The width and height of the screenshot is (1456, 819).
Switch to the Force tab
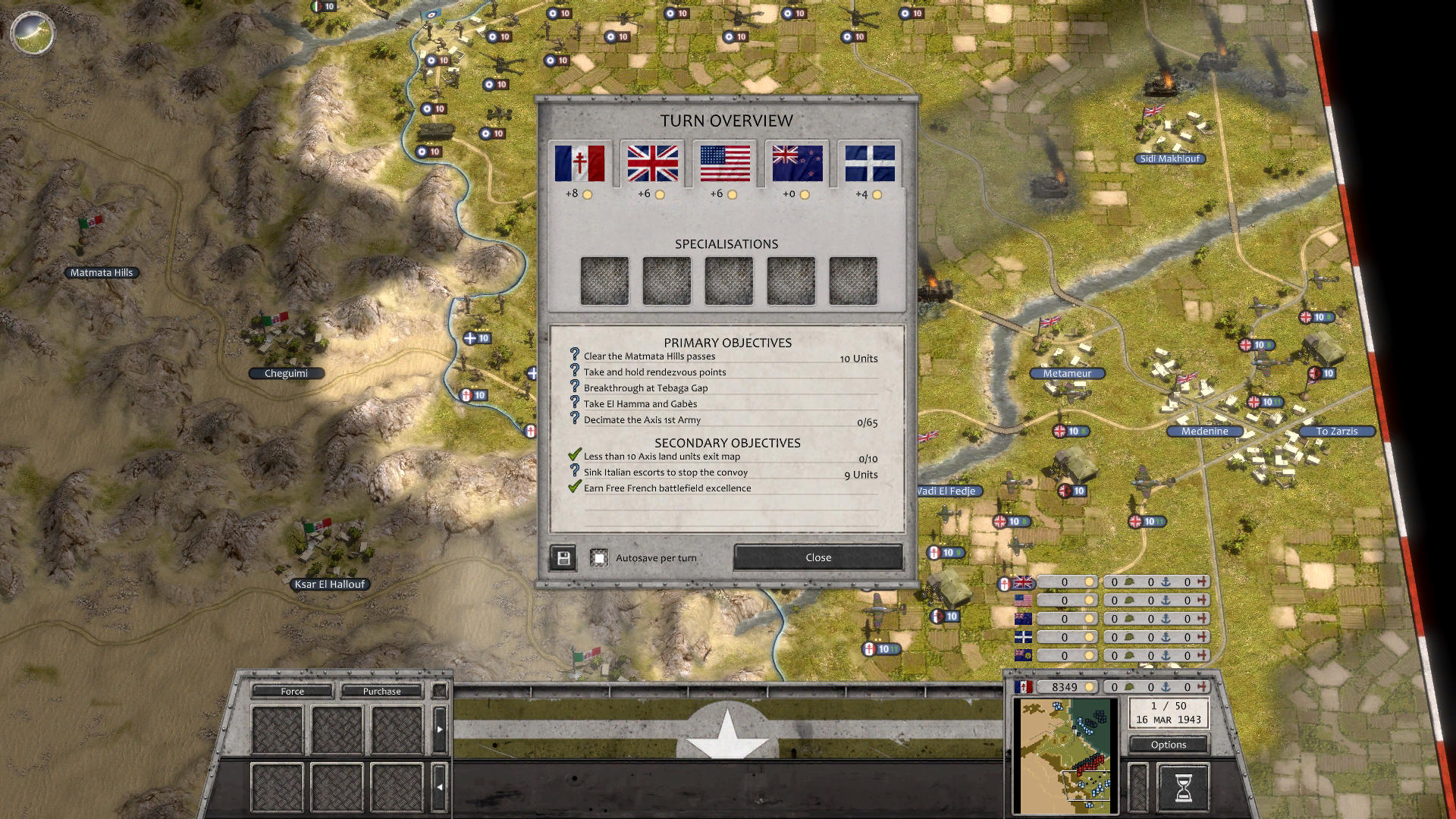[291, 691]
